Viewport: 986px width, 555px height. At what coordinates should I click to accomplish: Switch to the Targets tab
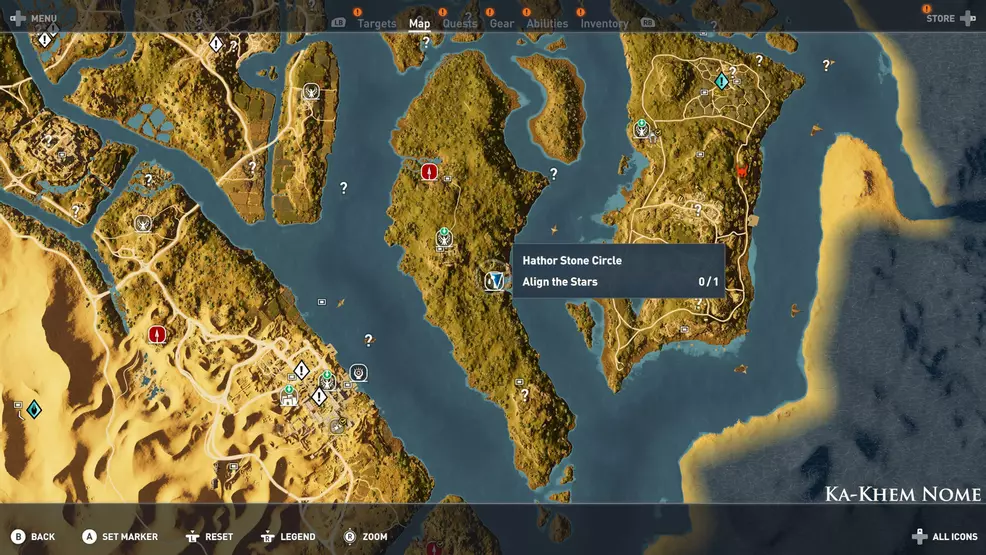click(x=377, y=23)
